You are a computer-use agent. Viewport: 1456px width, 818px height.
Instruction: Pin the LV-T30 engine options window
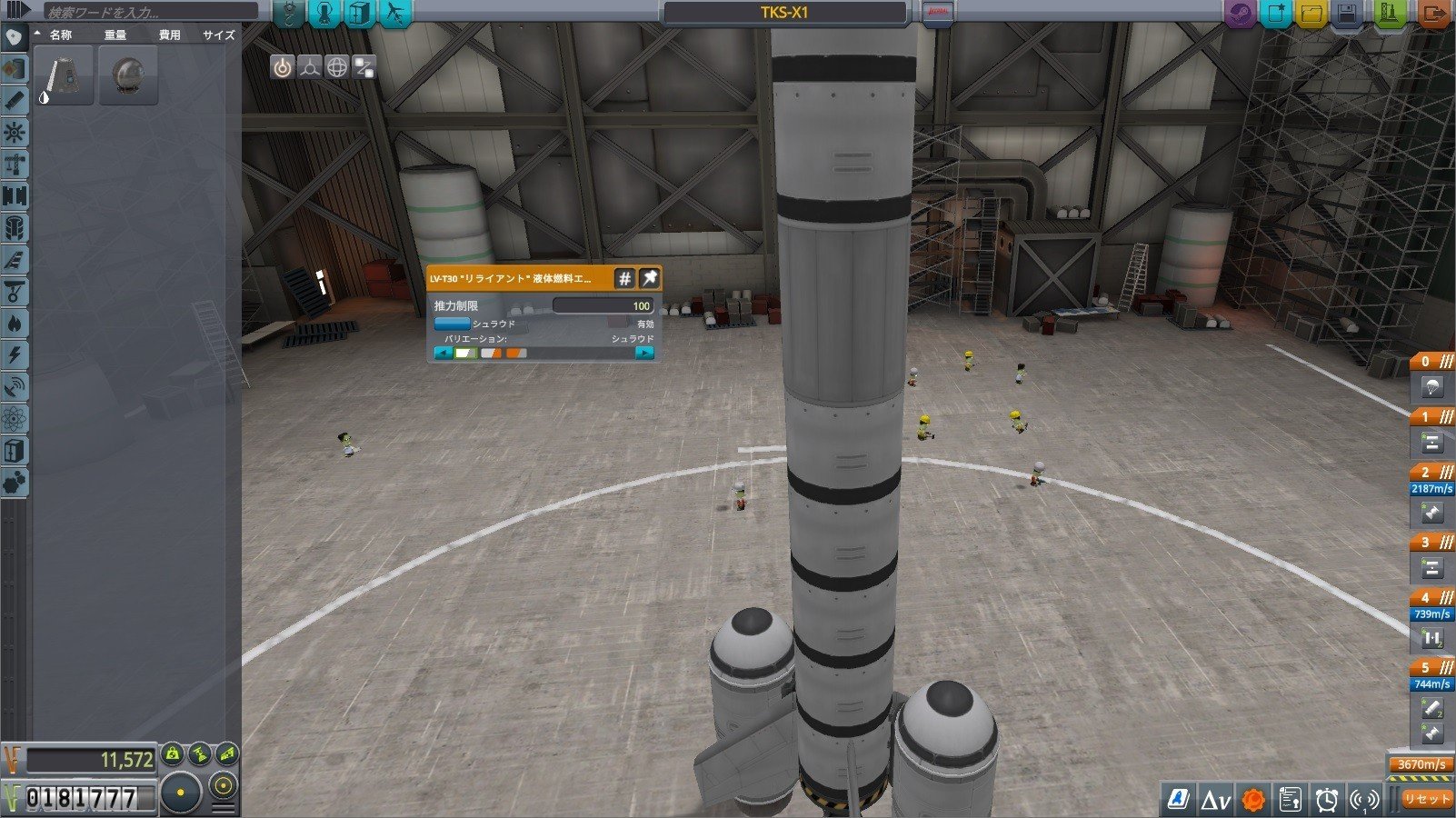point(649,278)
